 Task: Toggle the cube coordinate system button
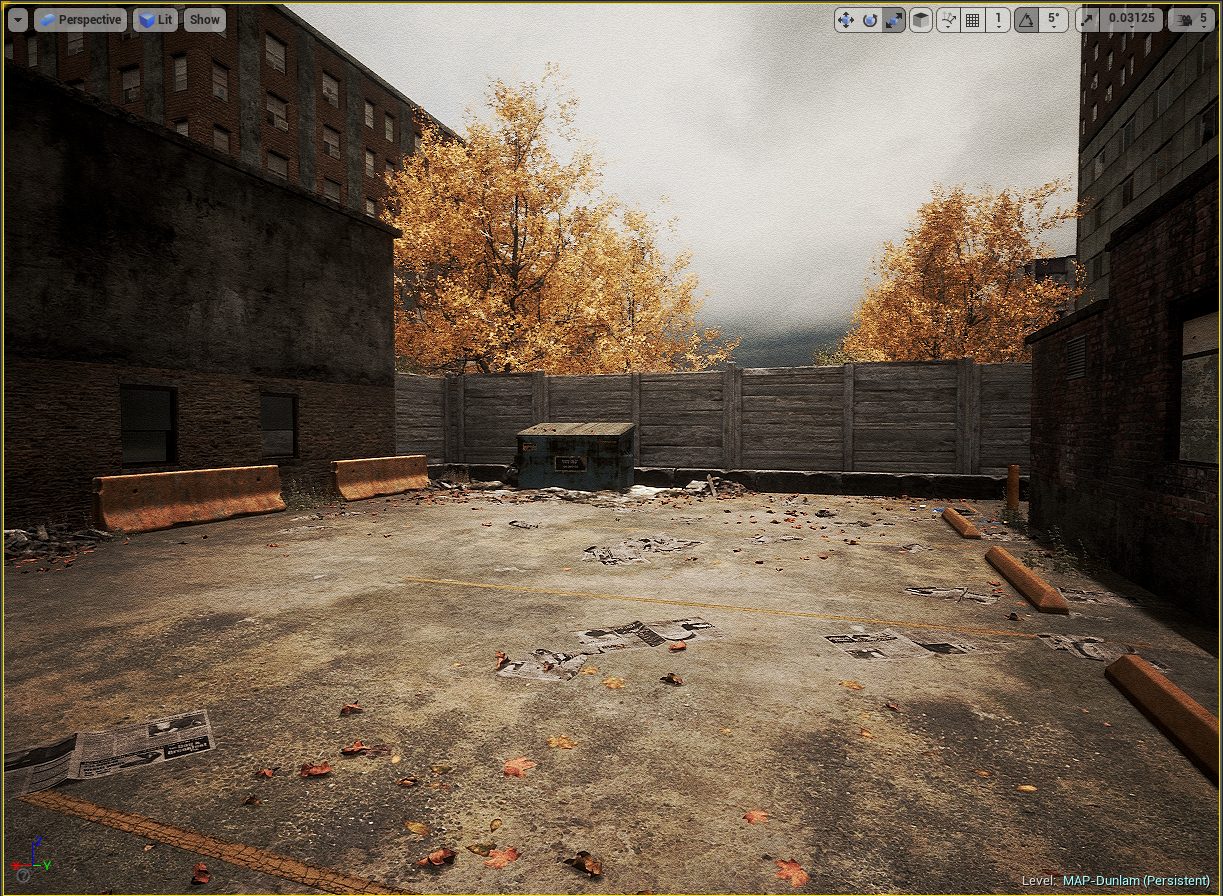pyautogui.click(x=921, y=19)
